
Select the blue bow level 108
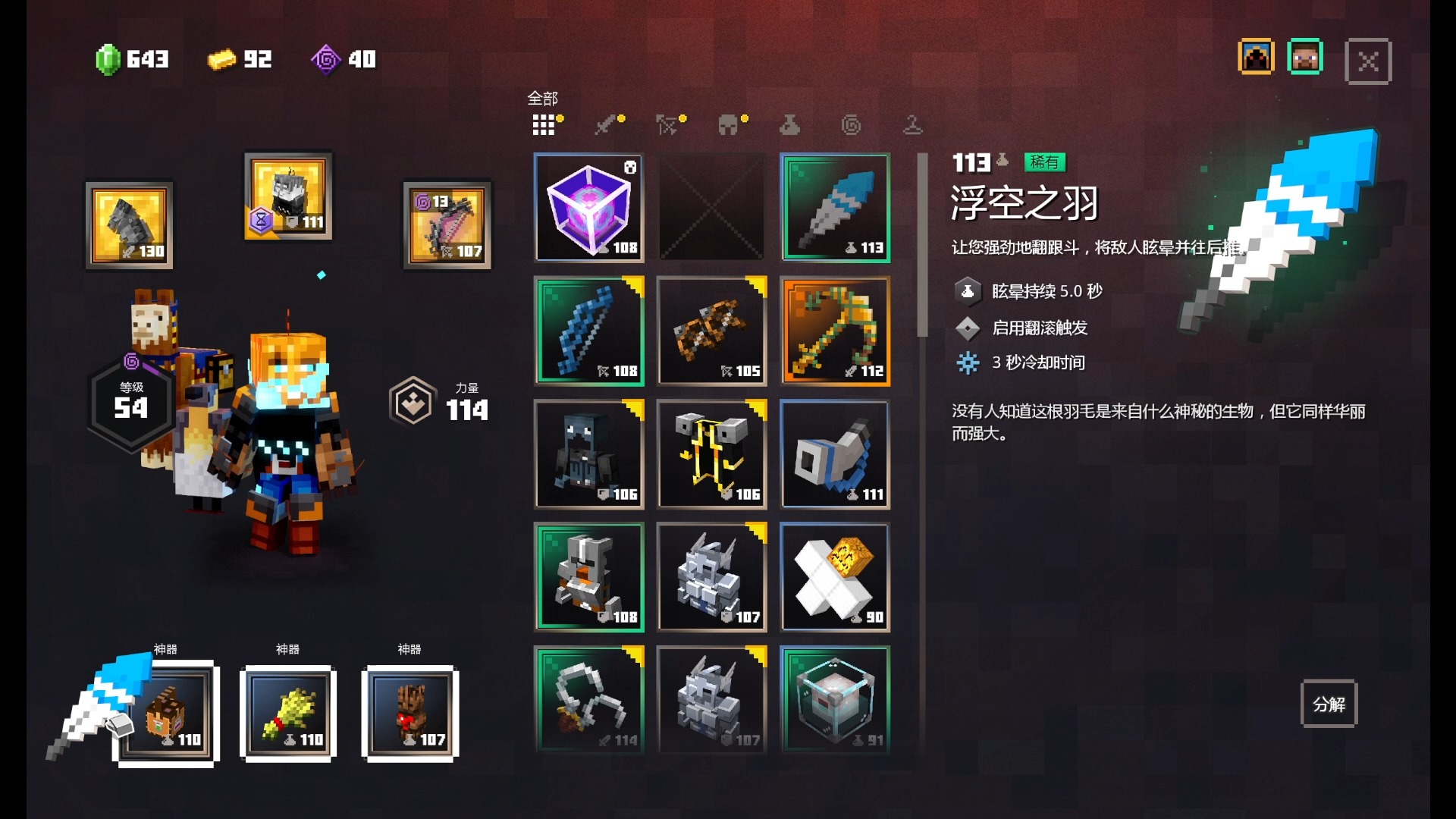589,331
